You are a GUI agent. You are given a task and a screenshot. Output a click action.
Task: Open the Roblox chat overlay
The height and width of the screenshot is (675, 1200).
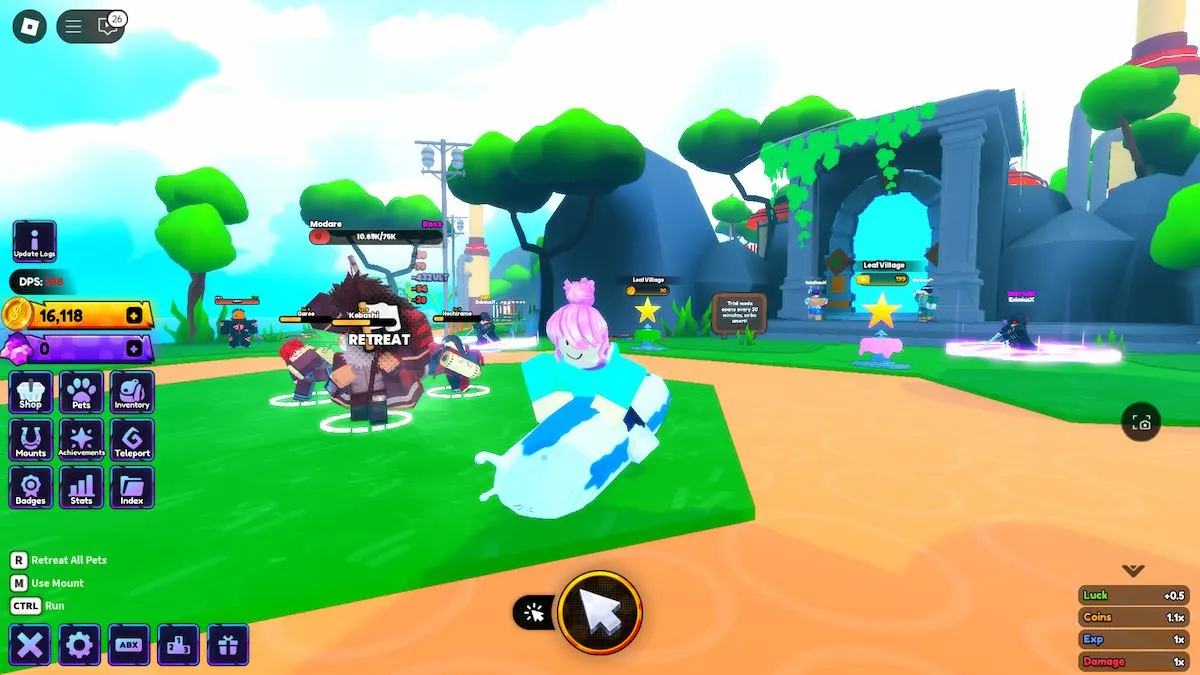coord(108,27)
